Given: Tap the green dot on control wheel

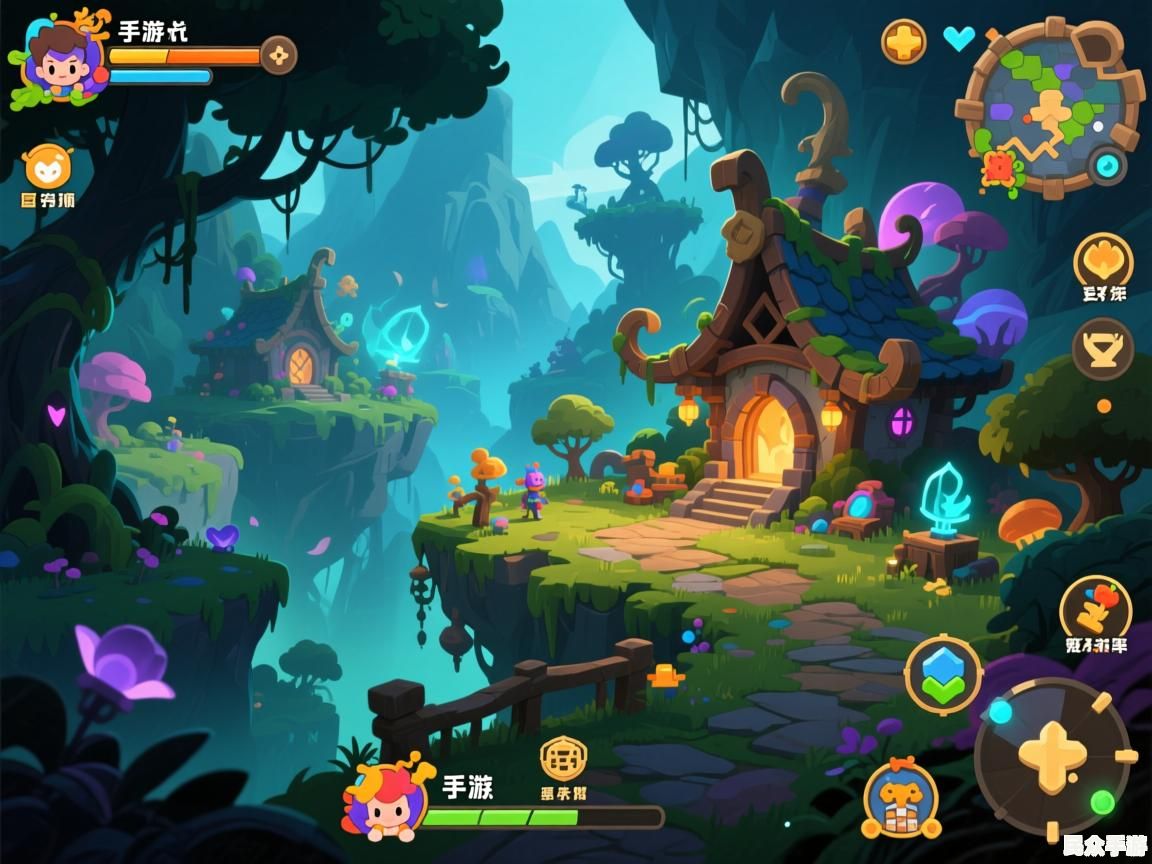Looking at the screenshot, I should click(x=1102, y=801).
